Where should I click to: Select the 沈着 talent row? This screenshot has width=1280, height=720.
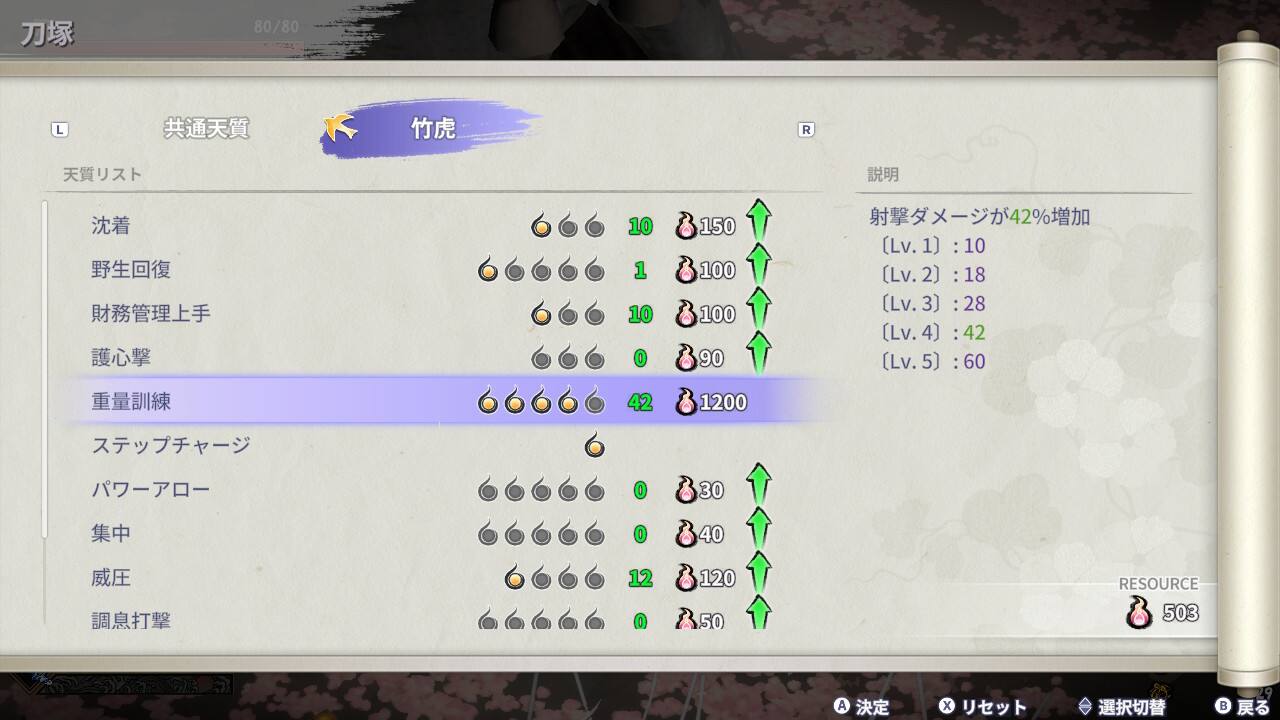111,226
